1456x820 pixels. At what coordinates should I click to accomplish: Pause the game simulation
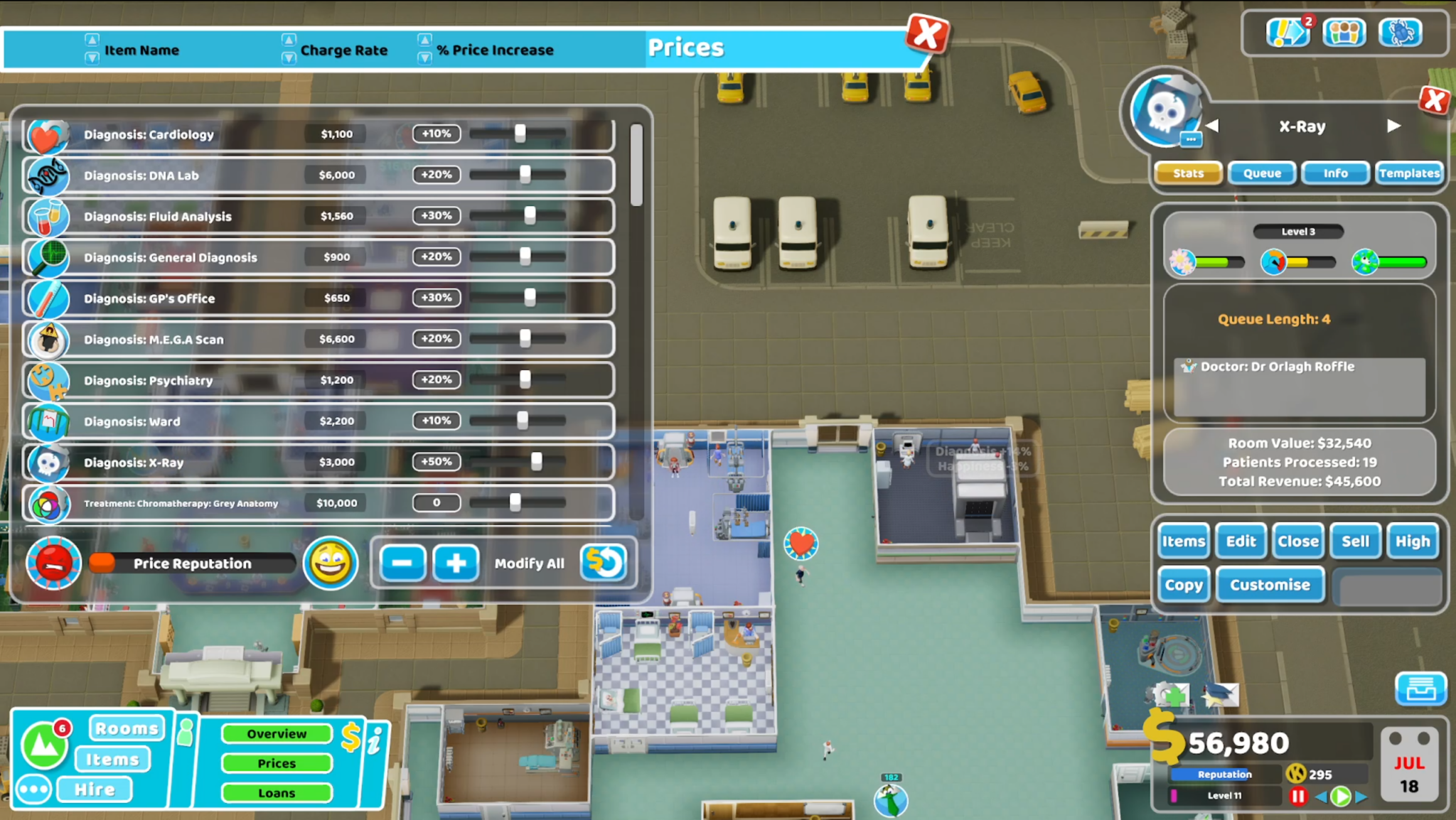pyautogui.click(x=1298, y=797)
